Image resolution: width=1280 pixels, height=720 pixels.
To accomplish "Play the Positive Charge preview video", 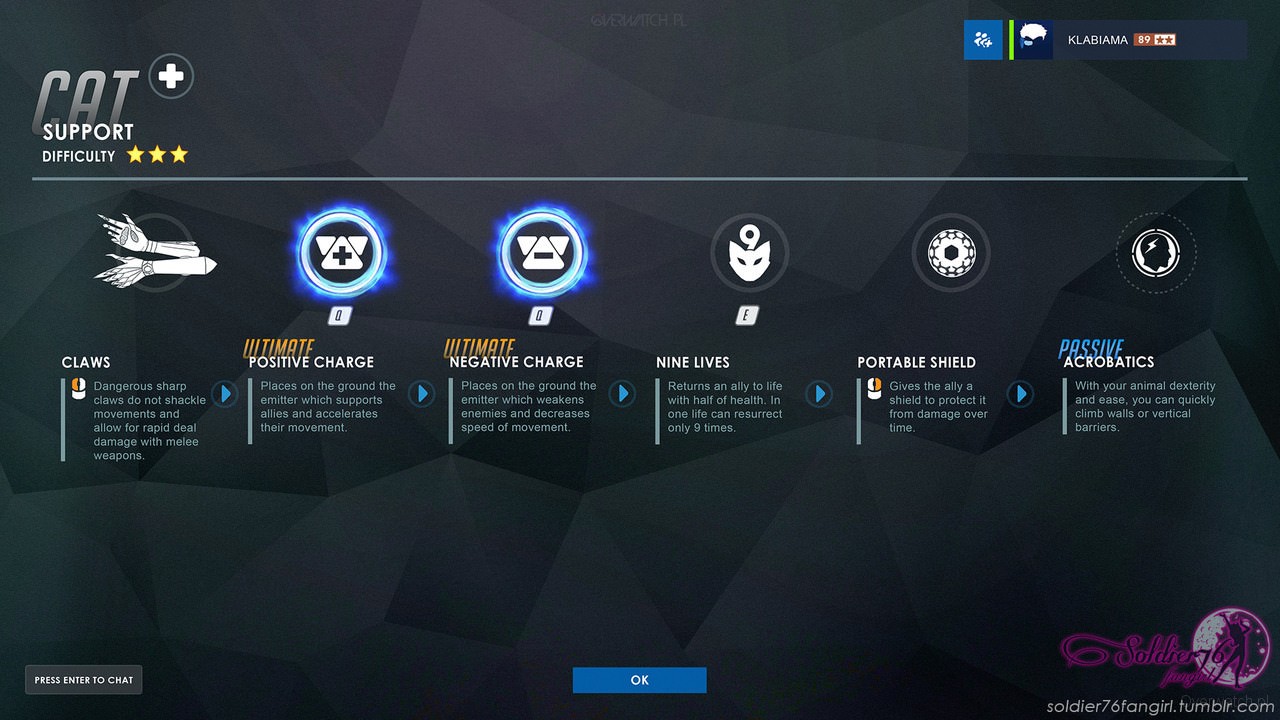I will 421,394.
